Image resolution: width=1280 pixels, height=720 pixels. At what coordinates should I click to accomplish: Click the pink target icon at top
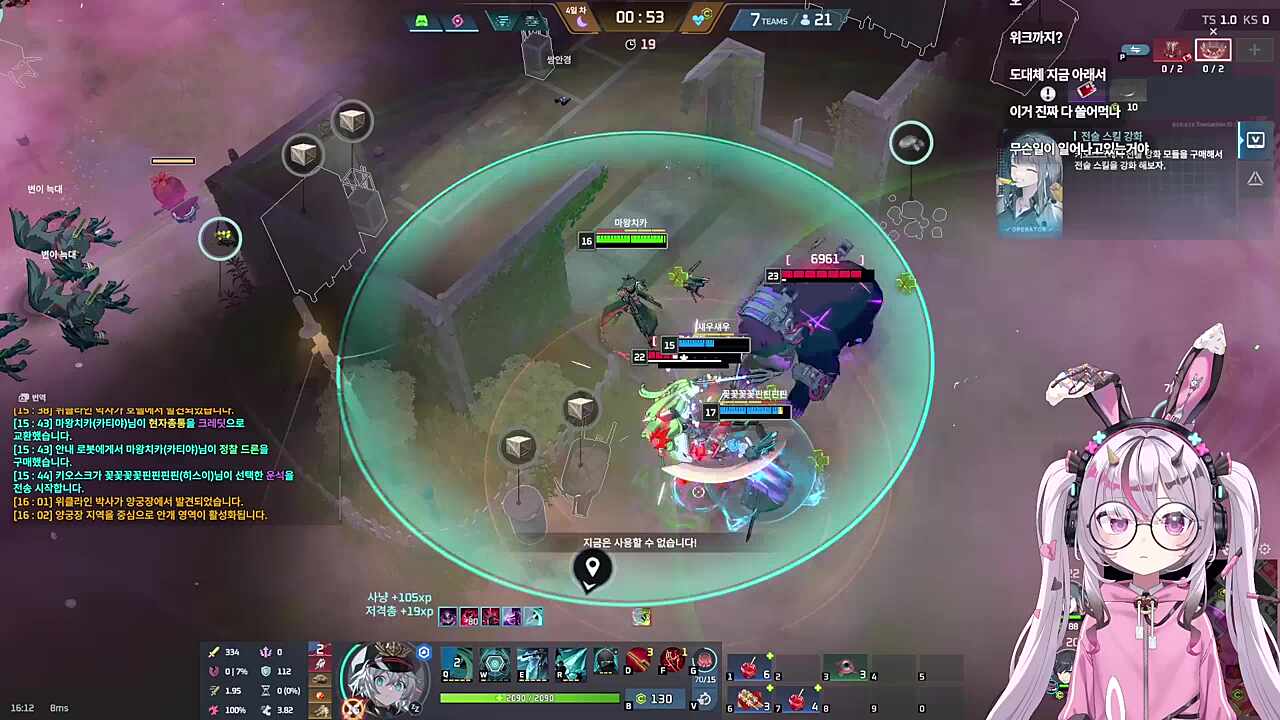click(457, 21)
